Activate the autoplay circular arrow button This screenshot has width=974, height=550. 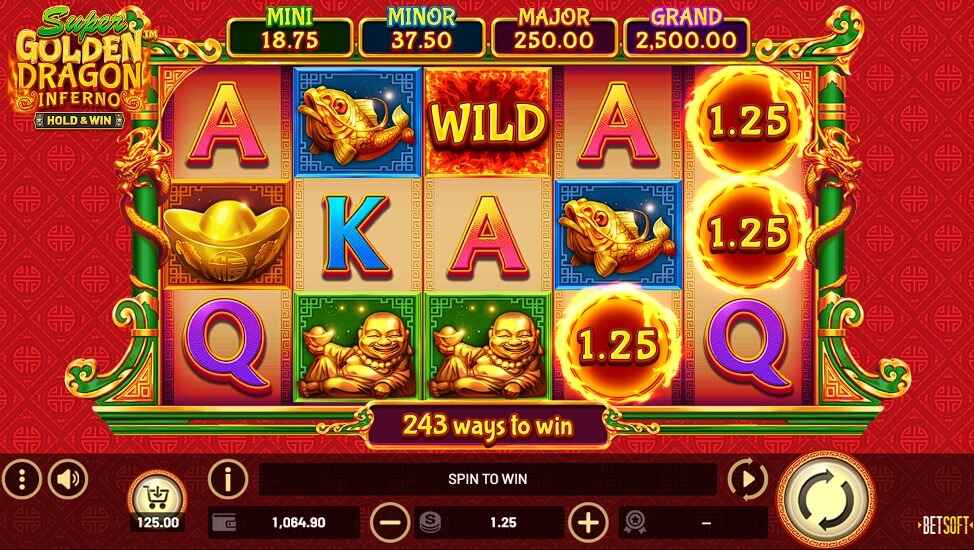coord(747,480)
